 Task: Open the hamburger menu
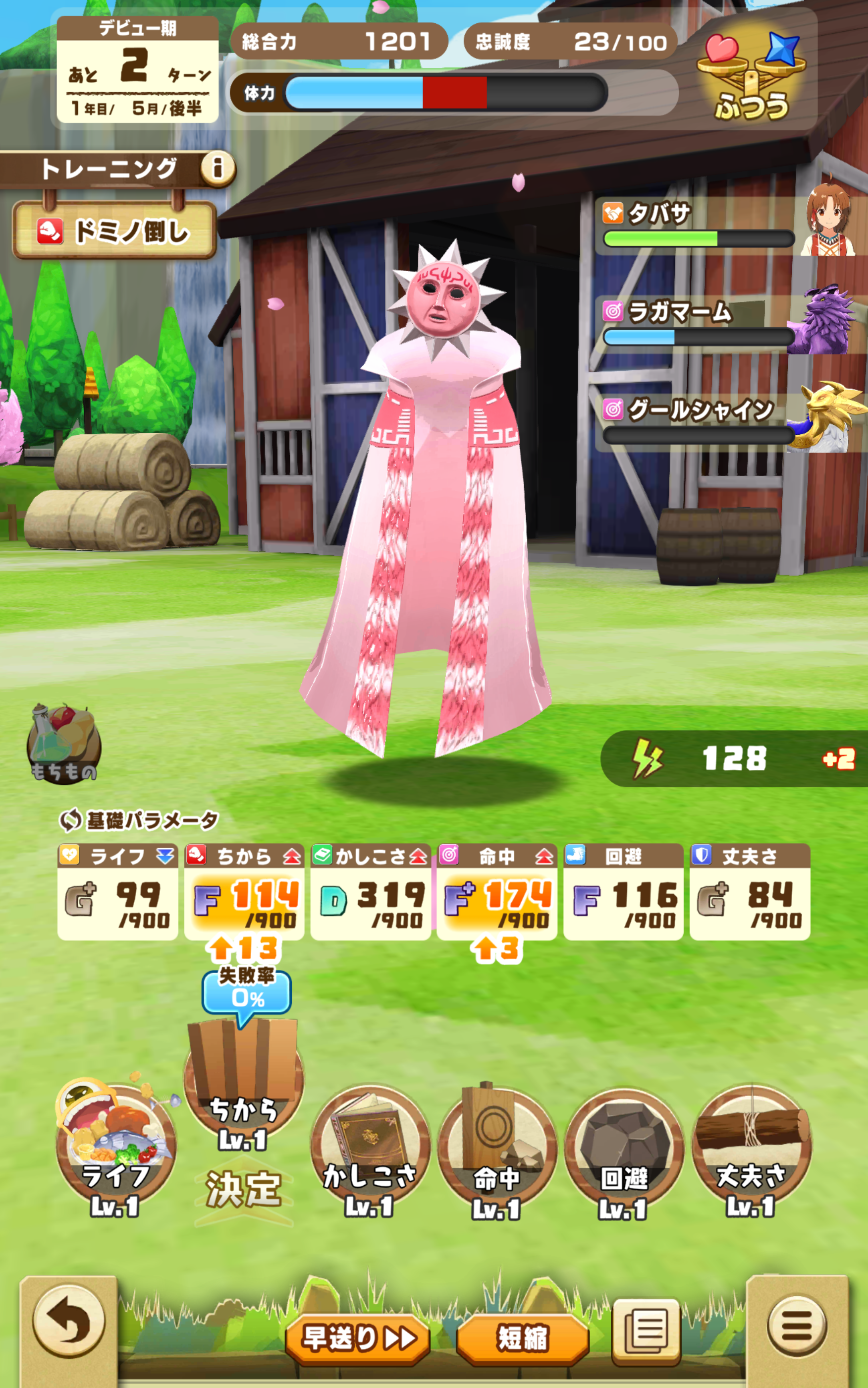pyautogui.click(x=797, y=1326)
